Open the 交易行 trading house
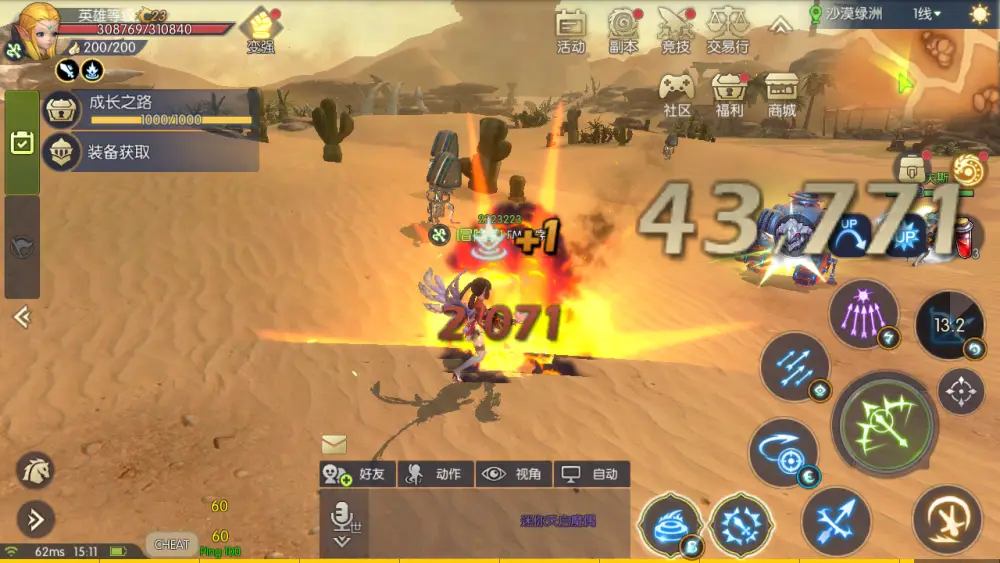1000x563 pixels. [x=728, y=30]
